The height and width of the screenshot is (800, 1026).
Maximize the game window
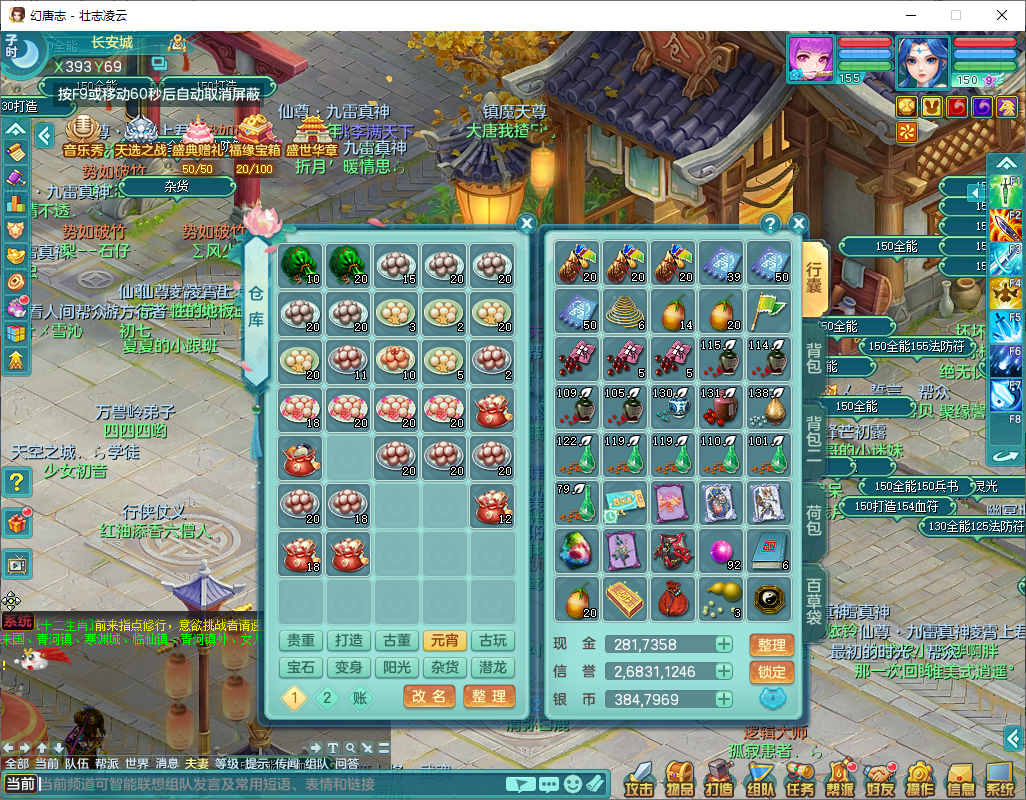955,15
